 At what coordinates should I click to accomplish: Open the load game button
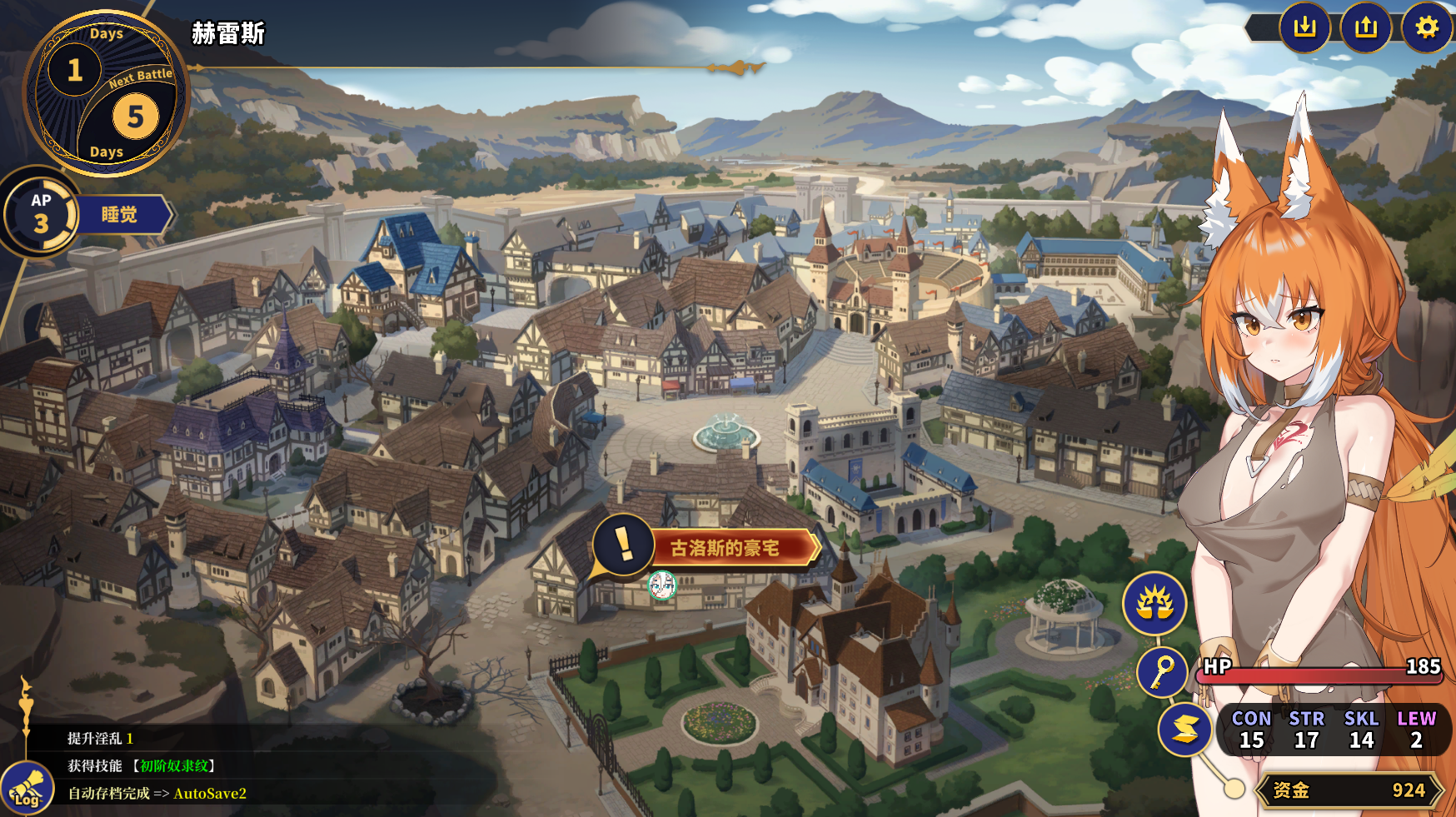pyautogui.click(x=1366, y=28)
